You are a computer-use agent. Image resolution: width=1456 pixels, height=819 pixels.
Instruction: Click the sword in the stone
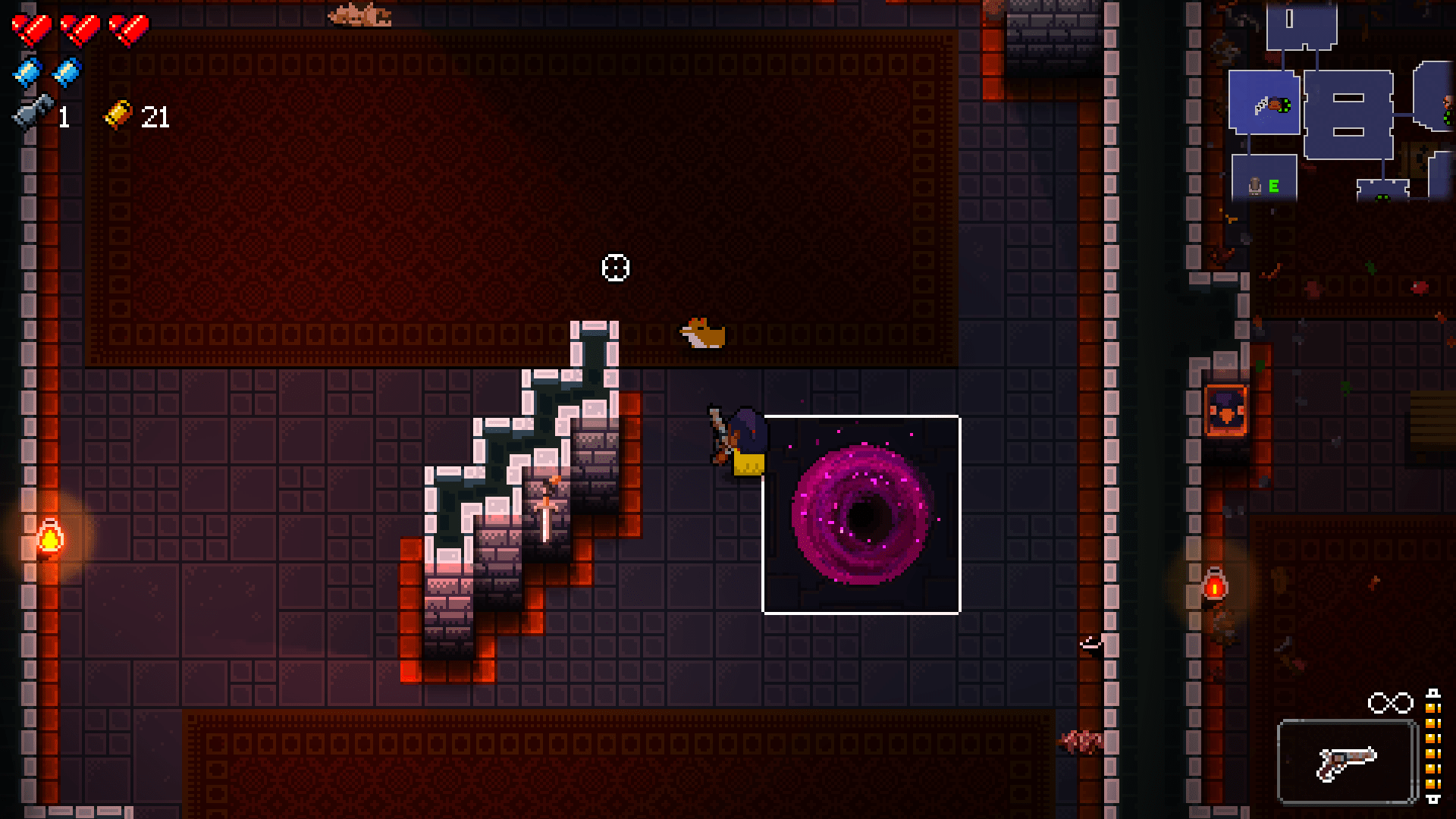coord(545,510)
